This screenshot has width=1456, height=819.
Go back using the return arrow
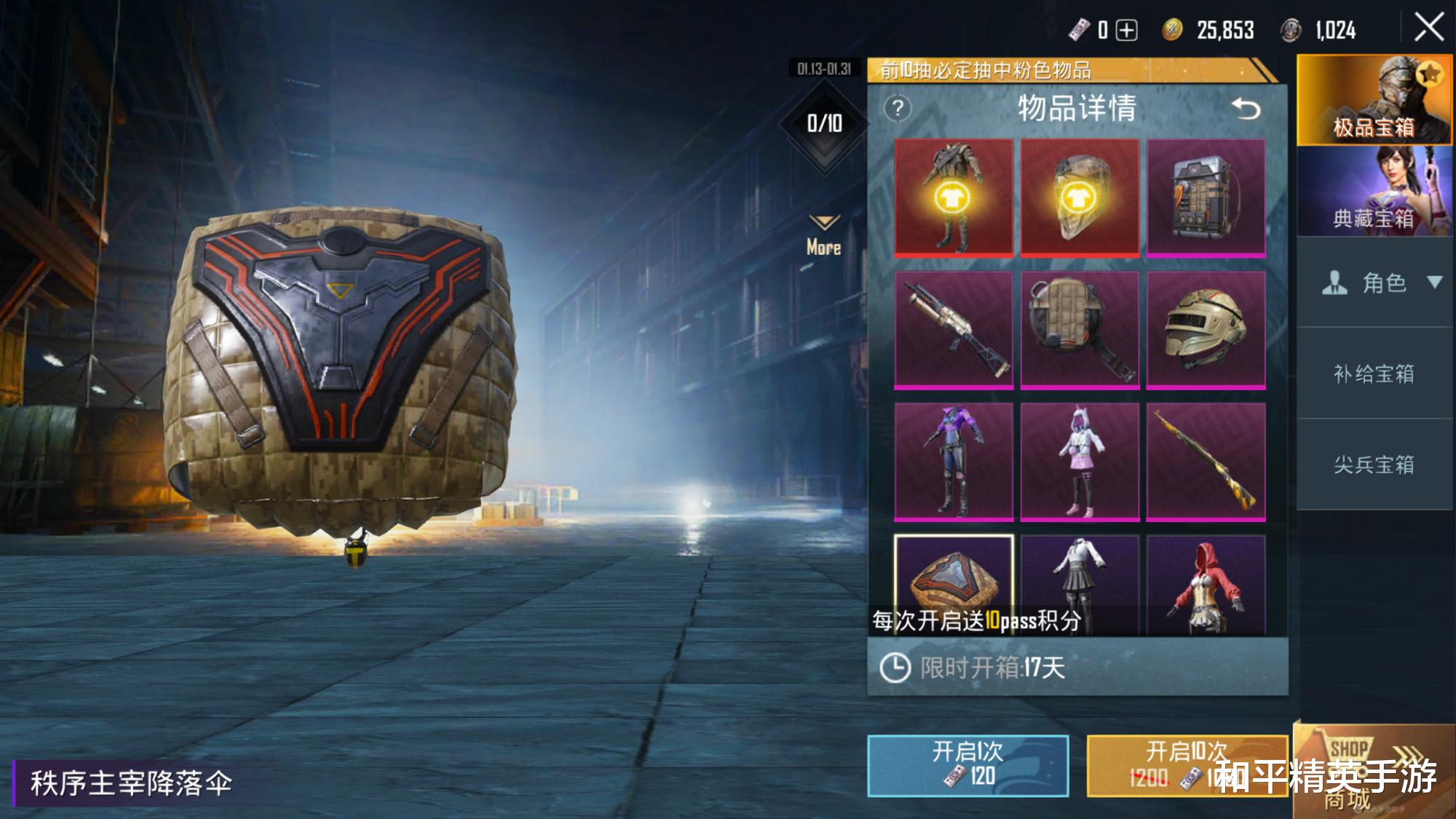click(x=1246, y=109)
